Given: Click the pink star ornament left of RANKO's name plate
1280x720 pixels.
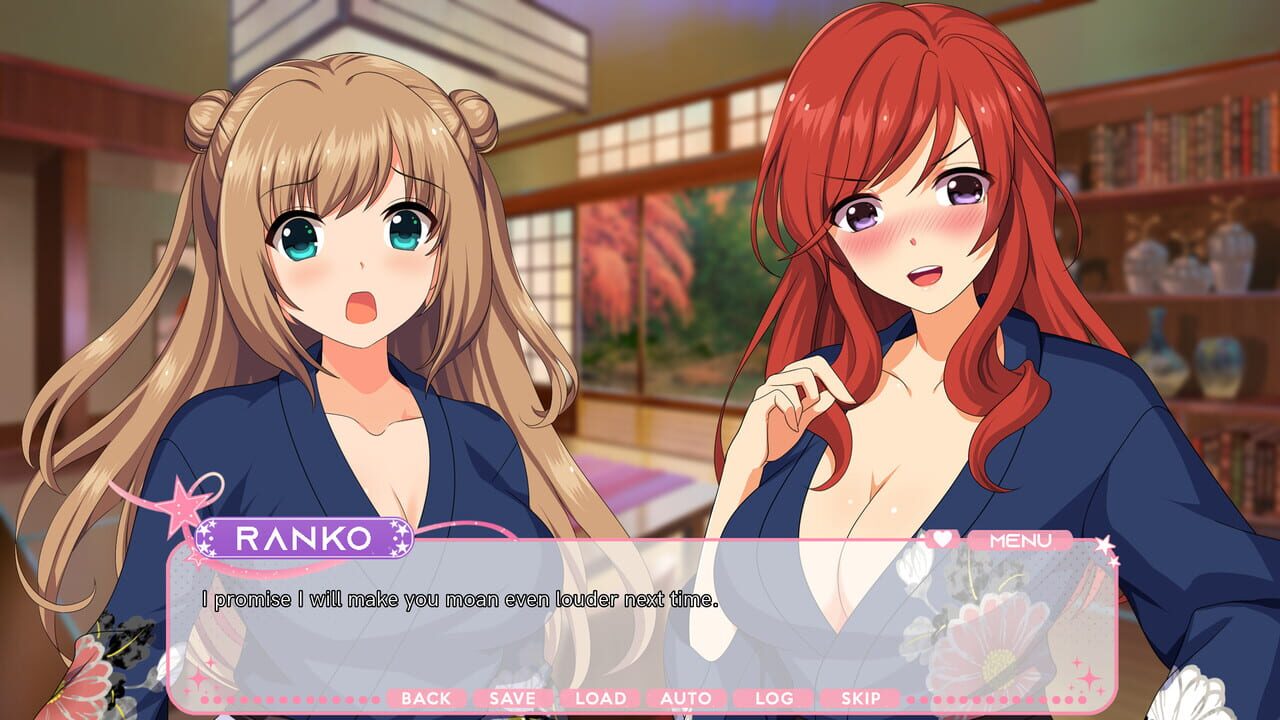Looking at the screenshot, I should 179,505.
